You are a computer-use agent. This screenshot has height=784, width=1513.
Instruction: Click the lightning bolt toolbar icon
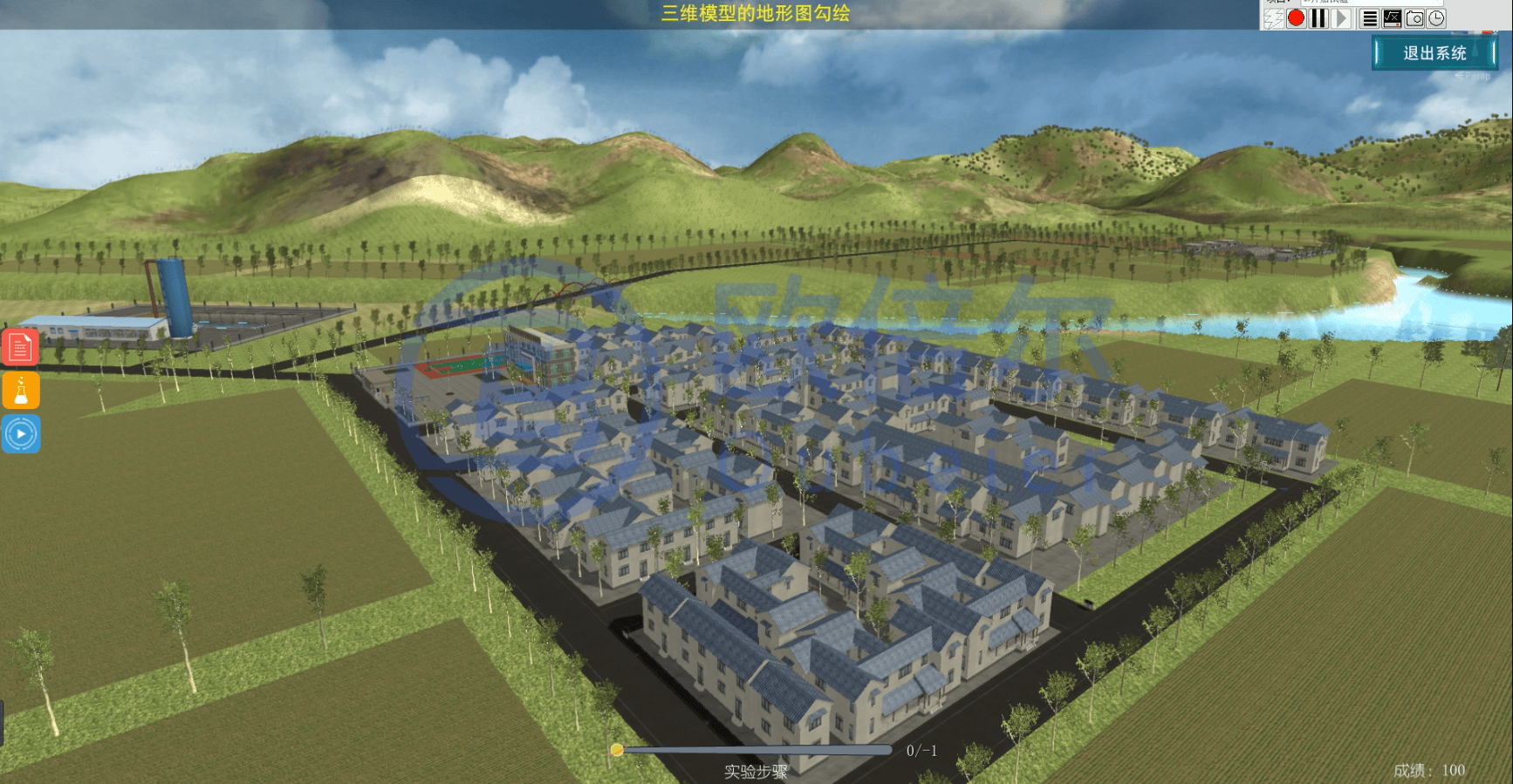pyautogui.click(x=1273, y=18)
